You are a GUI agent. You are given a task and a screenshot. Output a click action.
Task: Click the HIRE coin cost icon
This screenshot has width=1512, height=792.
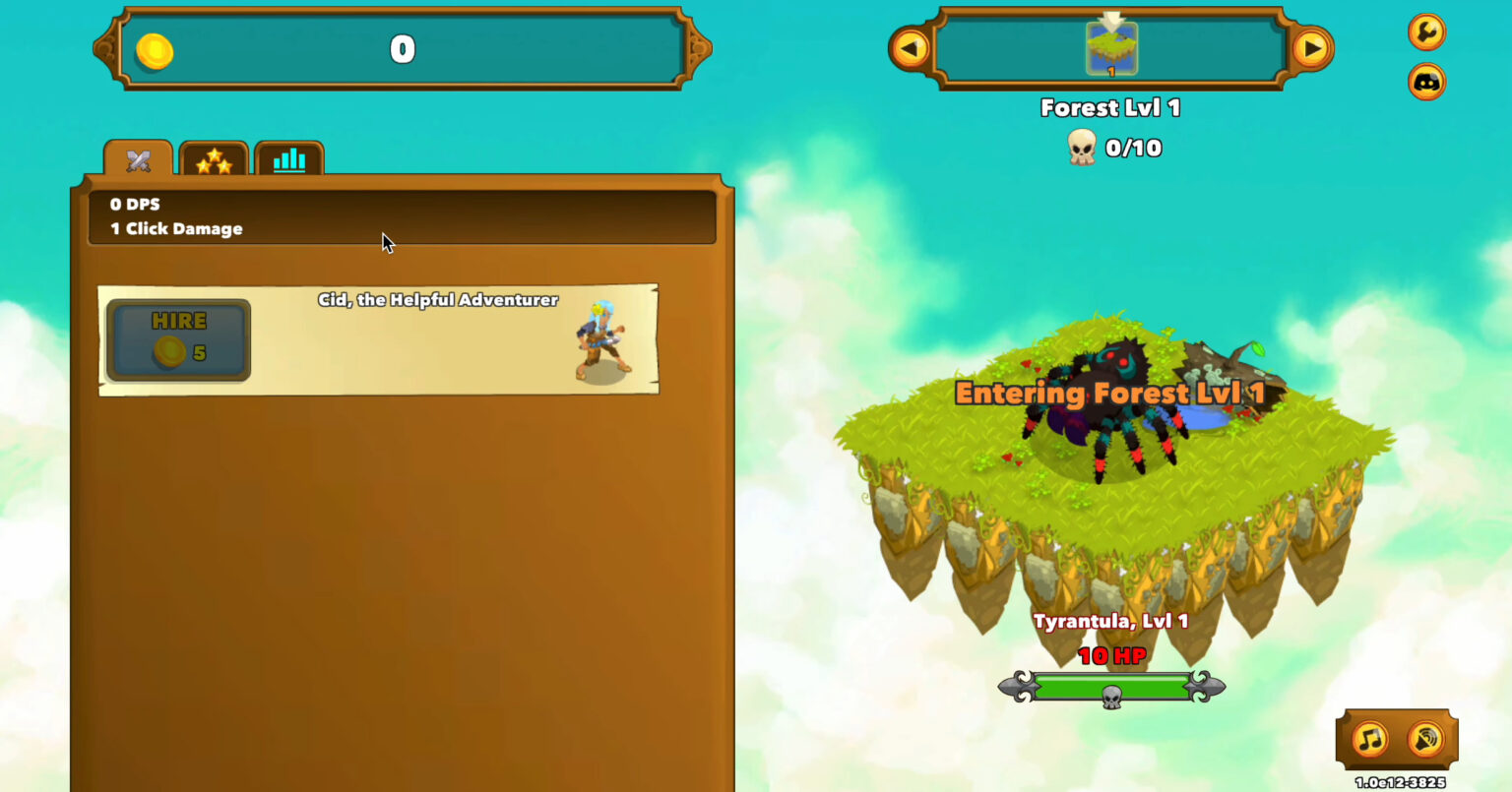click(x=169, y=352)
